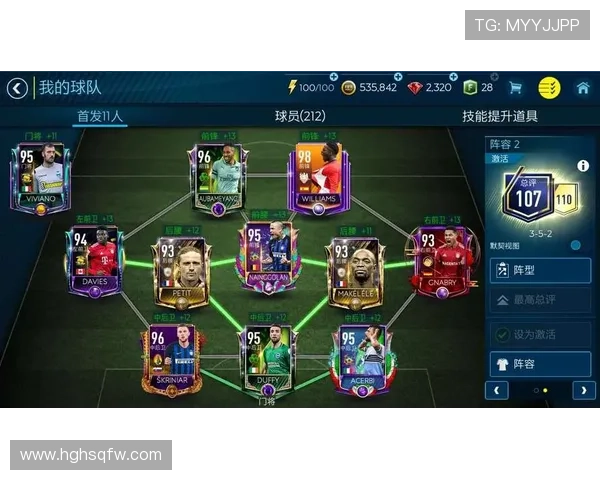Select the Gnabry player card
The width and height of the screenshot is (600, 480).
pyautogui.click(x=442, y=260)
